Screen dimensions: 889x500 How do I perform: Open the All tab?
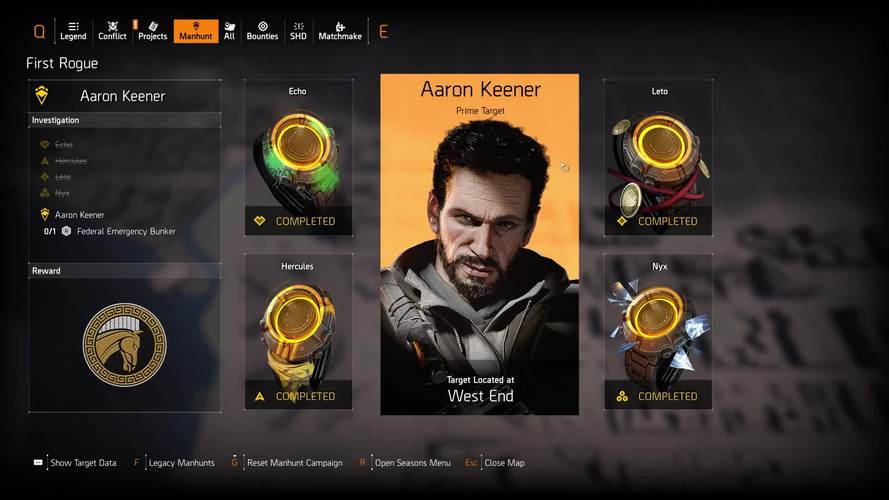pos(229,31)
